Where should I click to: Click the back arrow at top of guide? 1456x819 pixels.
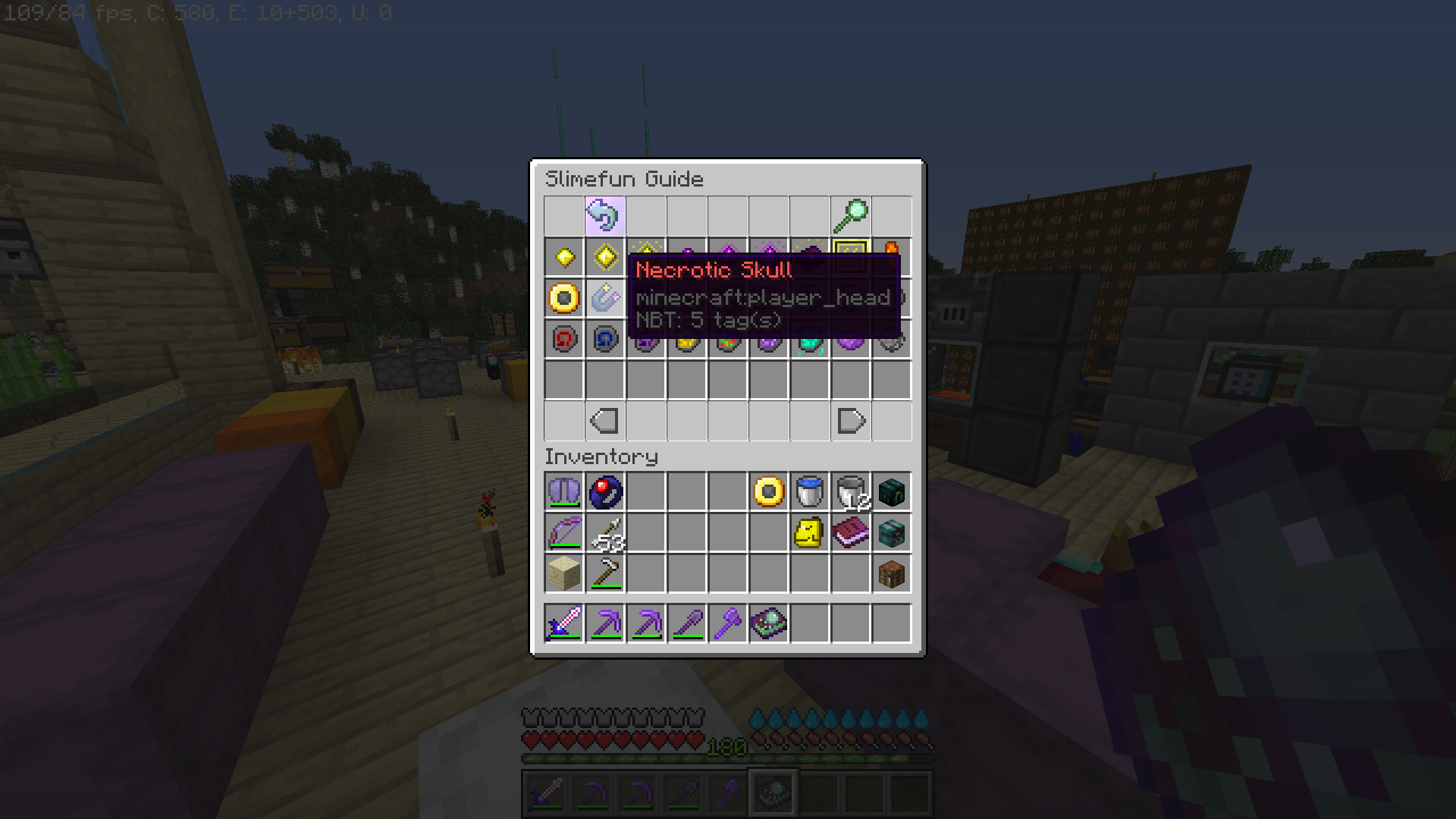(604, 215)
